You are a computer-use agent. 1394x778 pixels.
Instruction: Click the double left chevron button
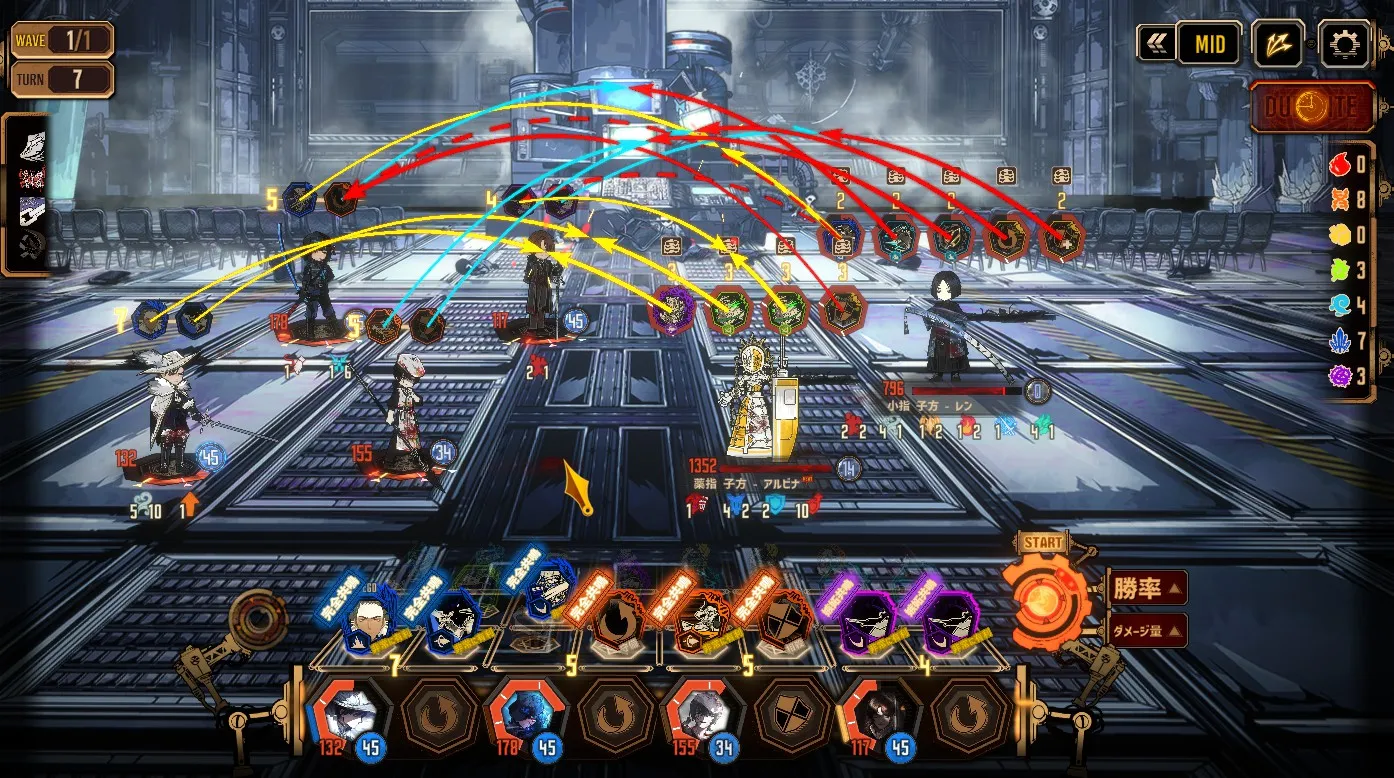point(1156,43)
